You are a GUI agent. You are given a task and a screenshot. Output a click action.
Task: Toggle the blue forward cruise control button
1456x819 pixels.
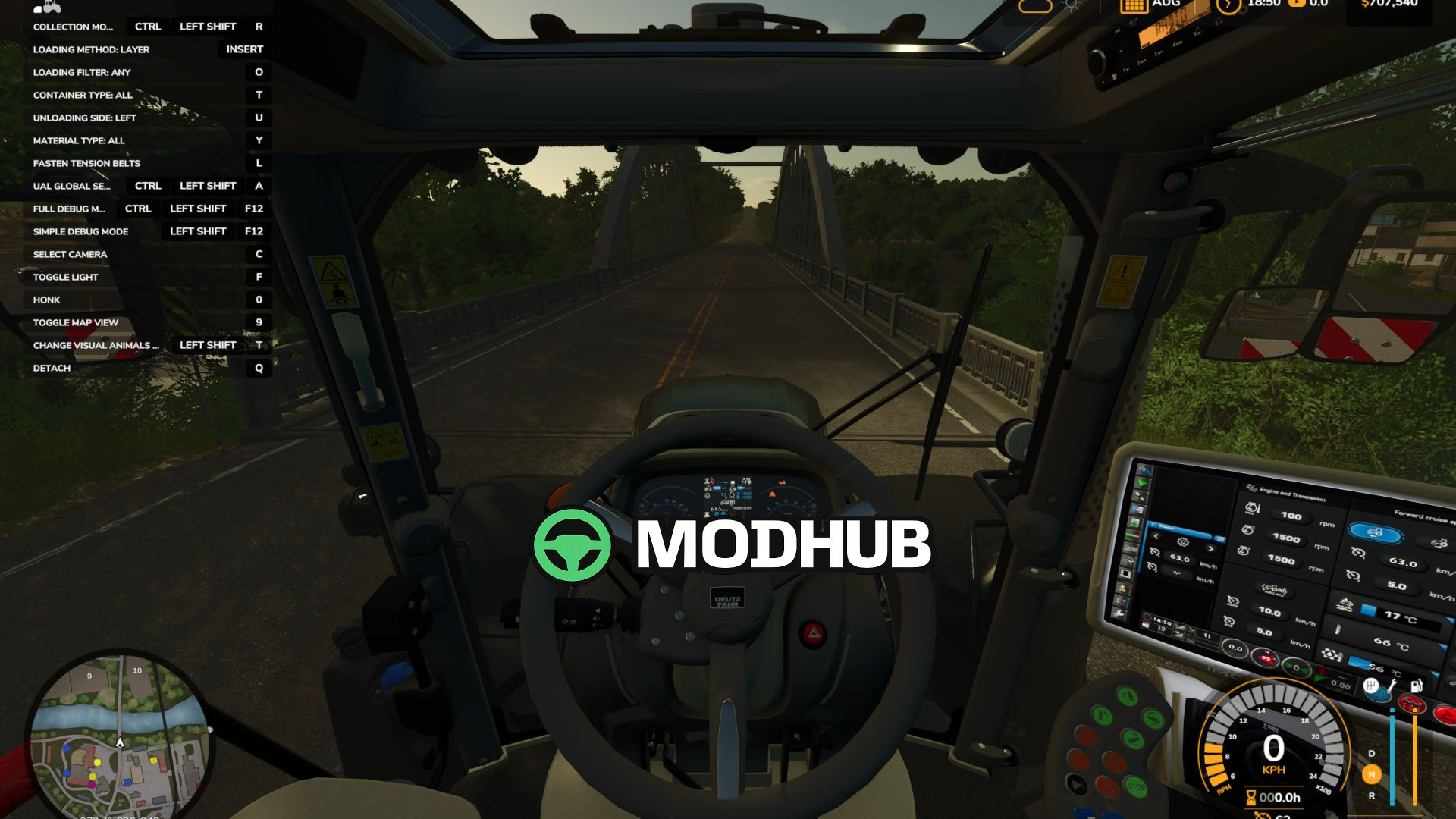(x=1376, y=532)
